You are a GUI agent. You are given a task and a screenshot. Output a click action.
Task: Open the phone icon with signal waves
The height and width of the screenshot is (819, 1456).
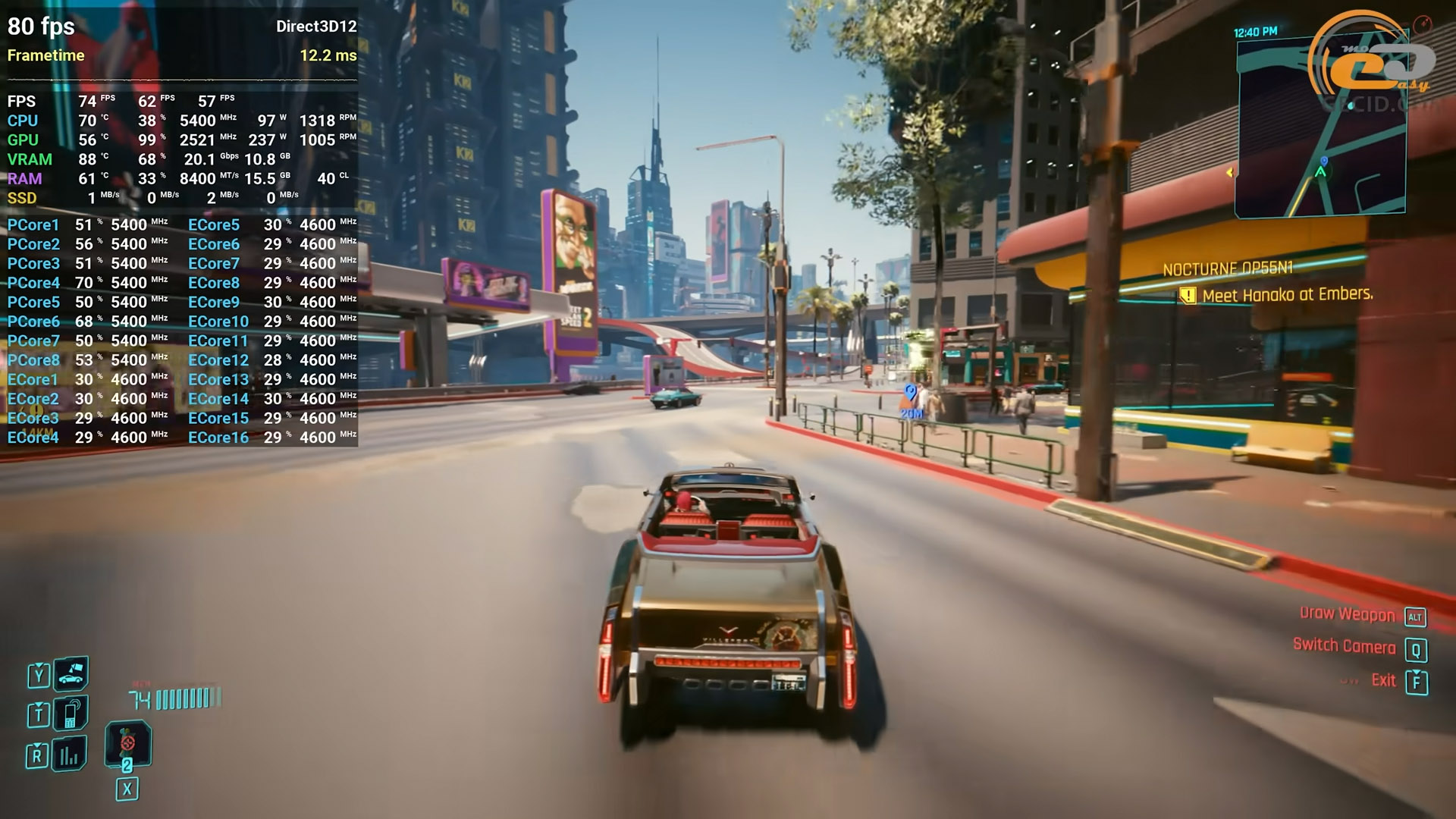[x=71, y=713]
